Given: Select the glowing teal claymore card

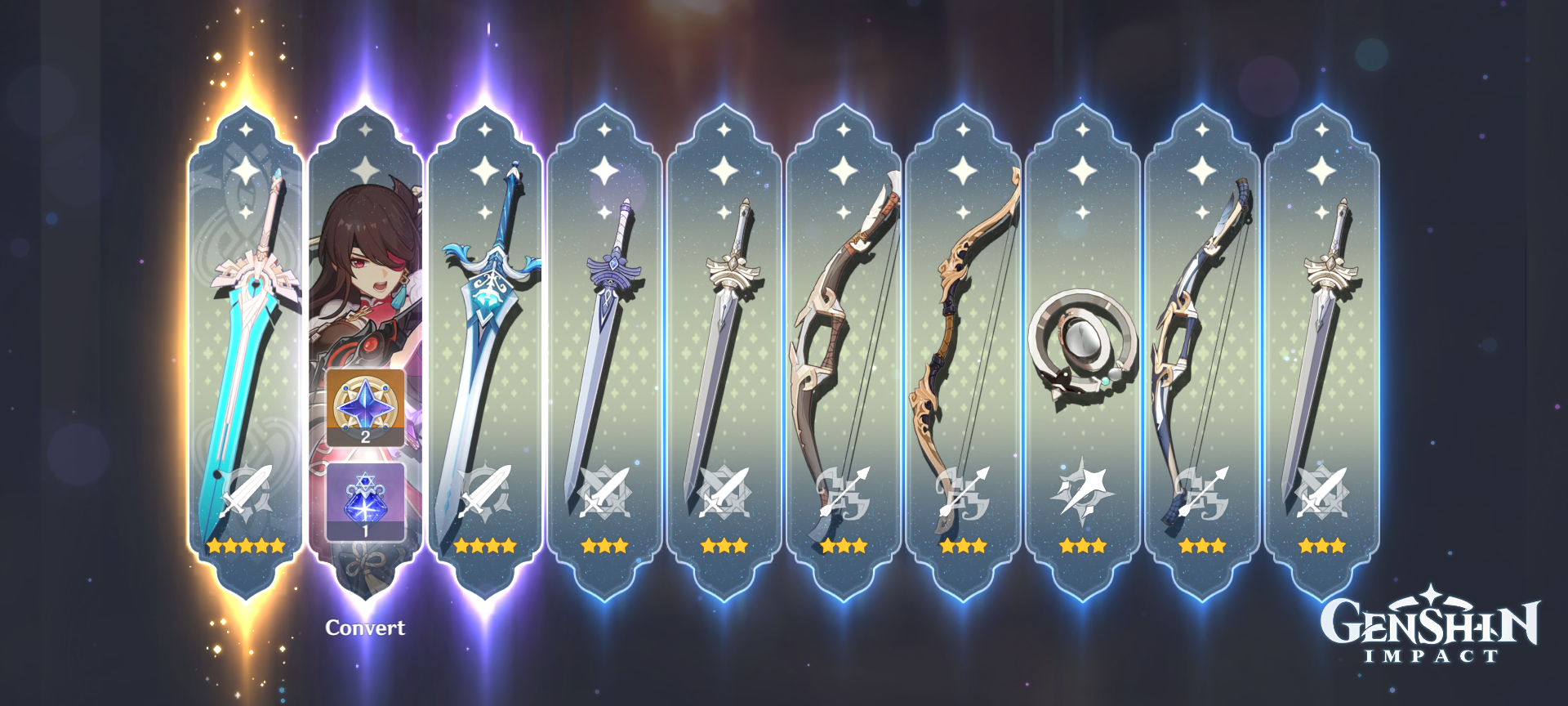Looking at the screenshot, I should click(245, 327).
